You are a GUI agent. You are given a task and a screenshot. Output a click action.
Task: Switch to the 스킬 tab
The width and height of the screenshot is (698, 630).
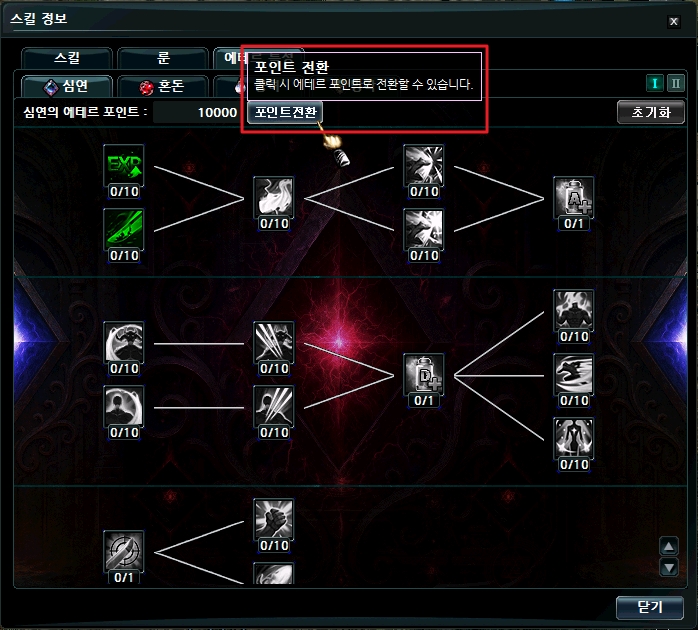(66, 58)
